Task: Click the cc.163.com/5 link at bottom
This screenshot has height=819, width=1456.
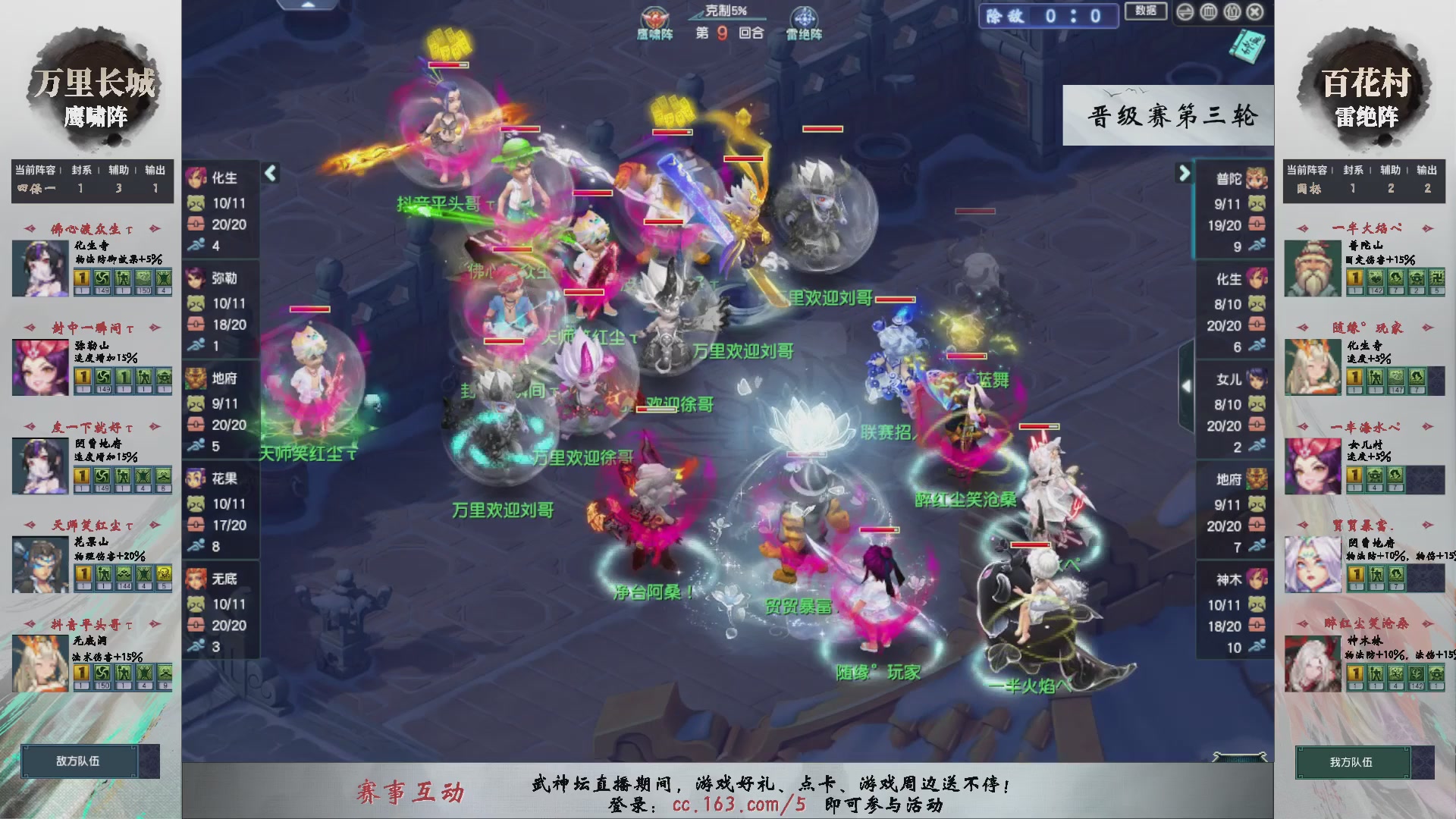Action: point(739,806)
